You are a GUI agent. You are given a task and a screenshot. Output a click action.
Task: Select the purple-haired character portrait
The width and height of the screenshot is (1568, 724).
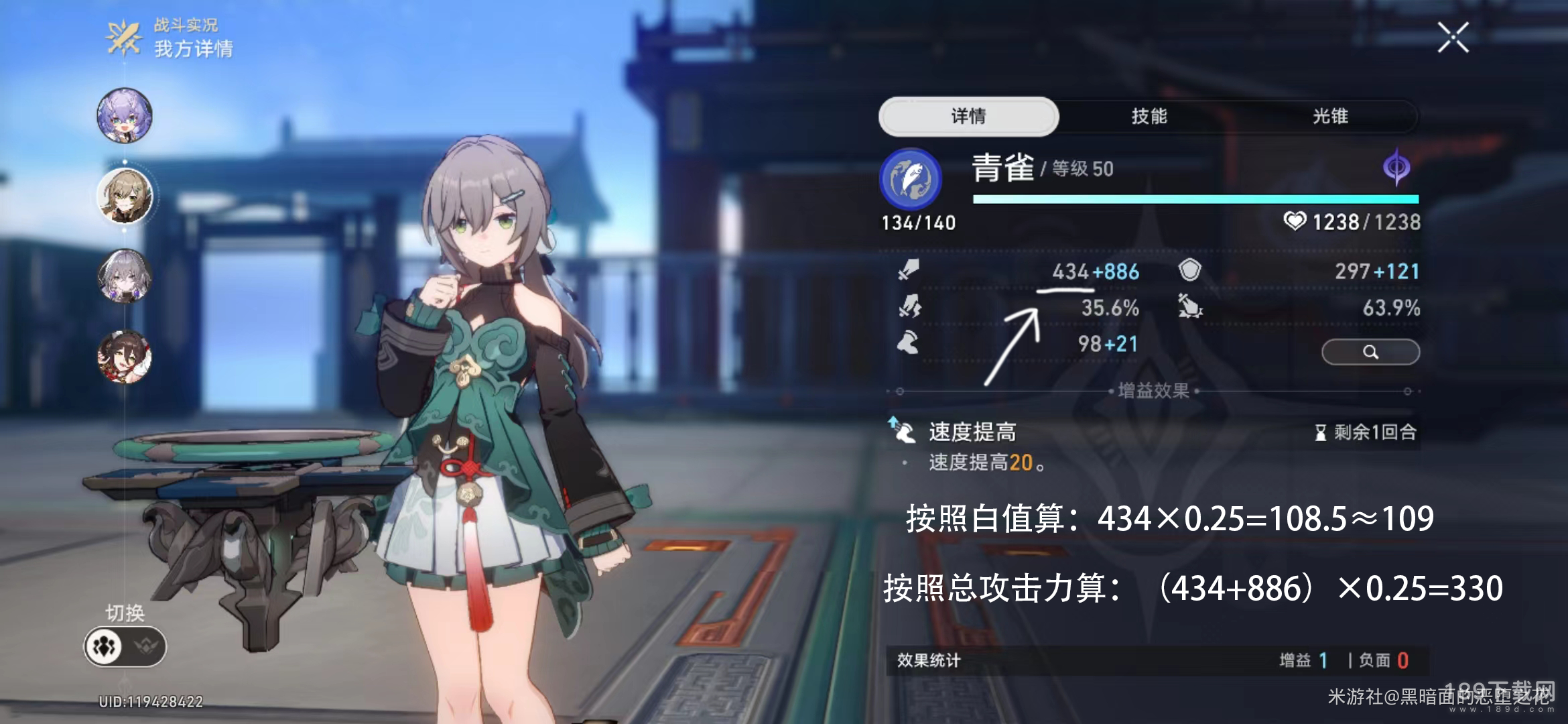125,115
